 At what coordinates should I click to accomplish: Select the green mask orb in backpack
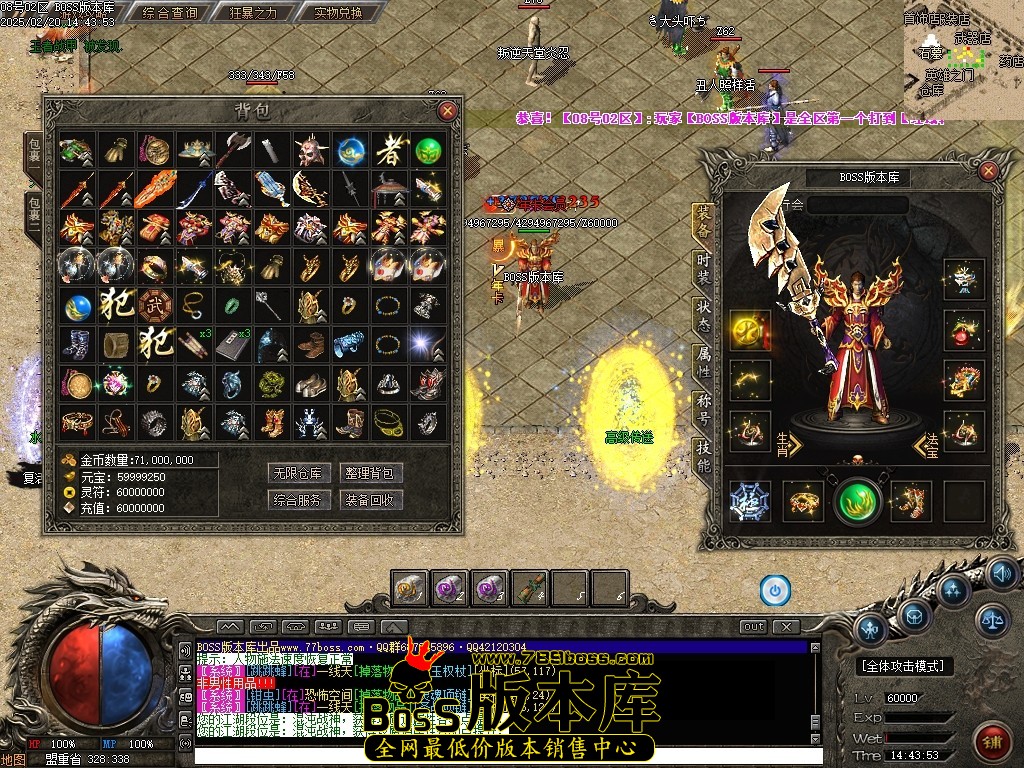click(428, 151)
